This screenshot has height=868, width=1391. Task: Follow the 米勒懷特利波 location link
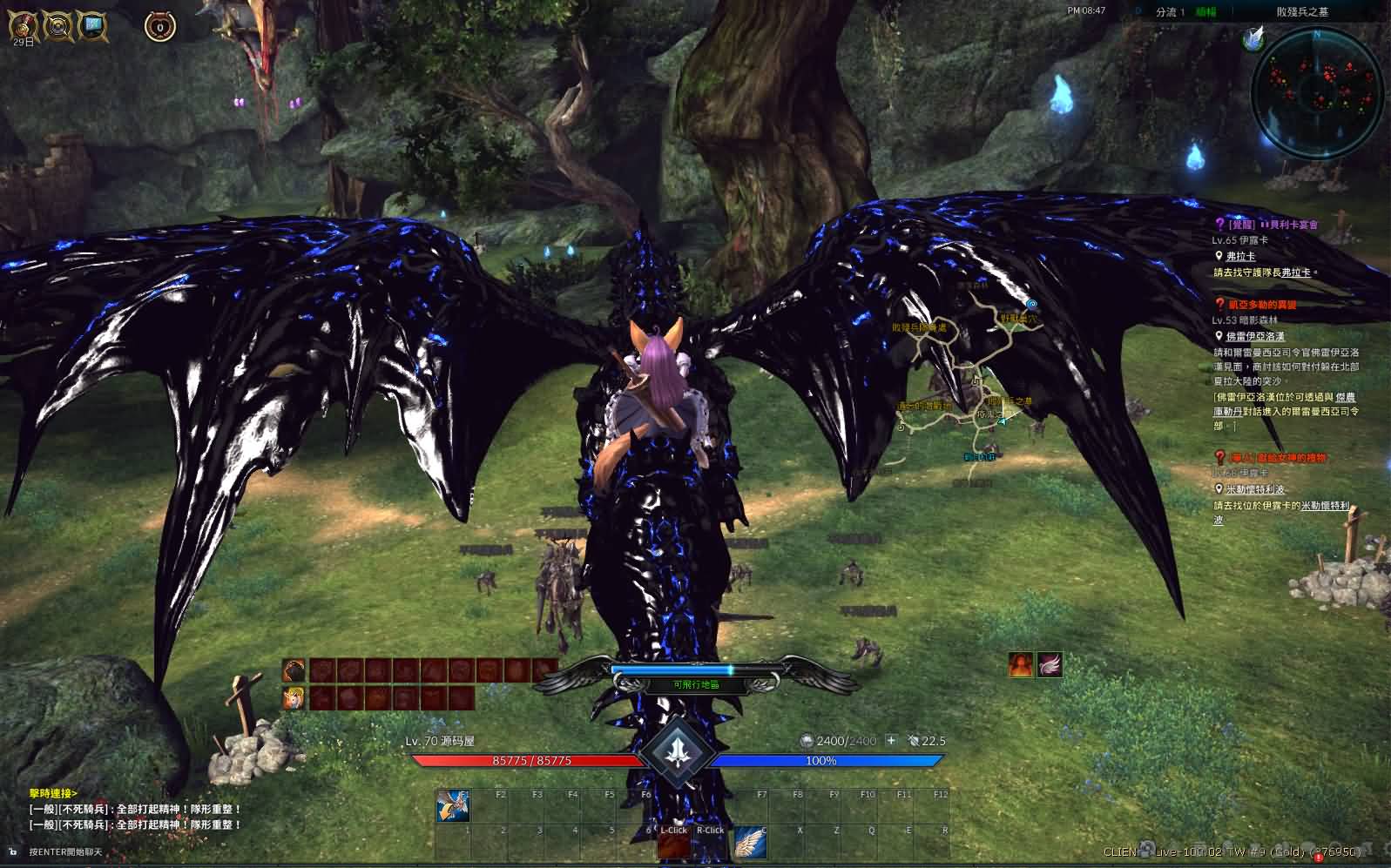pos(1255,489)
